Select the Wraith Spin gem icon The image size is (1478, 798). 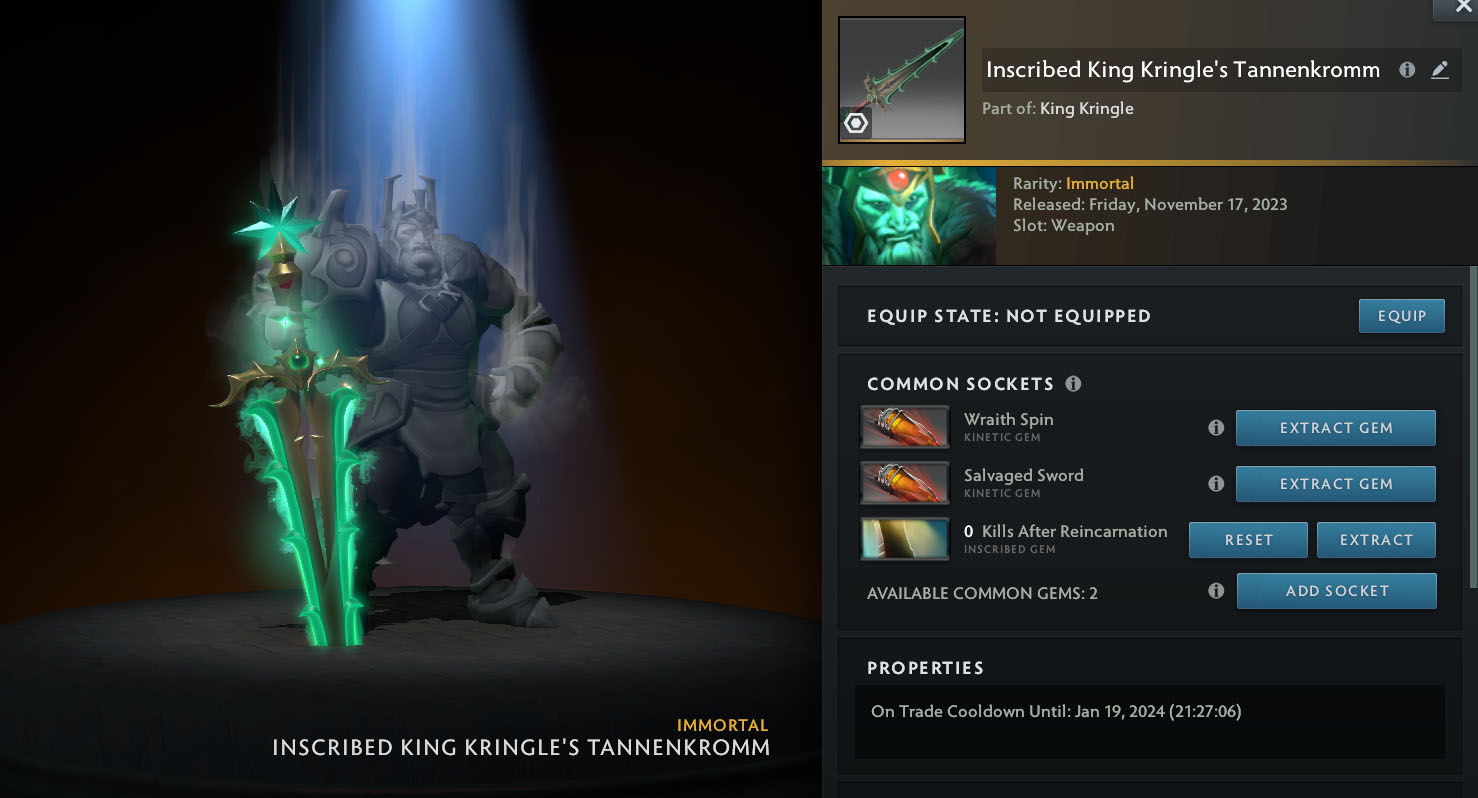[x=904, y=427]
